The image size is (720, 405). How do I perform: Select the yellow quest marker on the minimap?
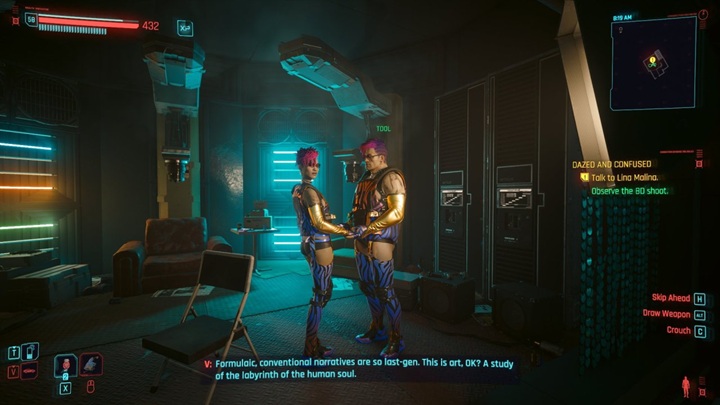tap(652, 60)
